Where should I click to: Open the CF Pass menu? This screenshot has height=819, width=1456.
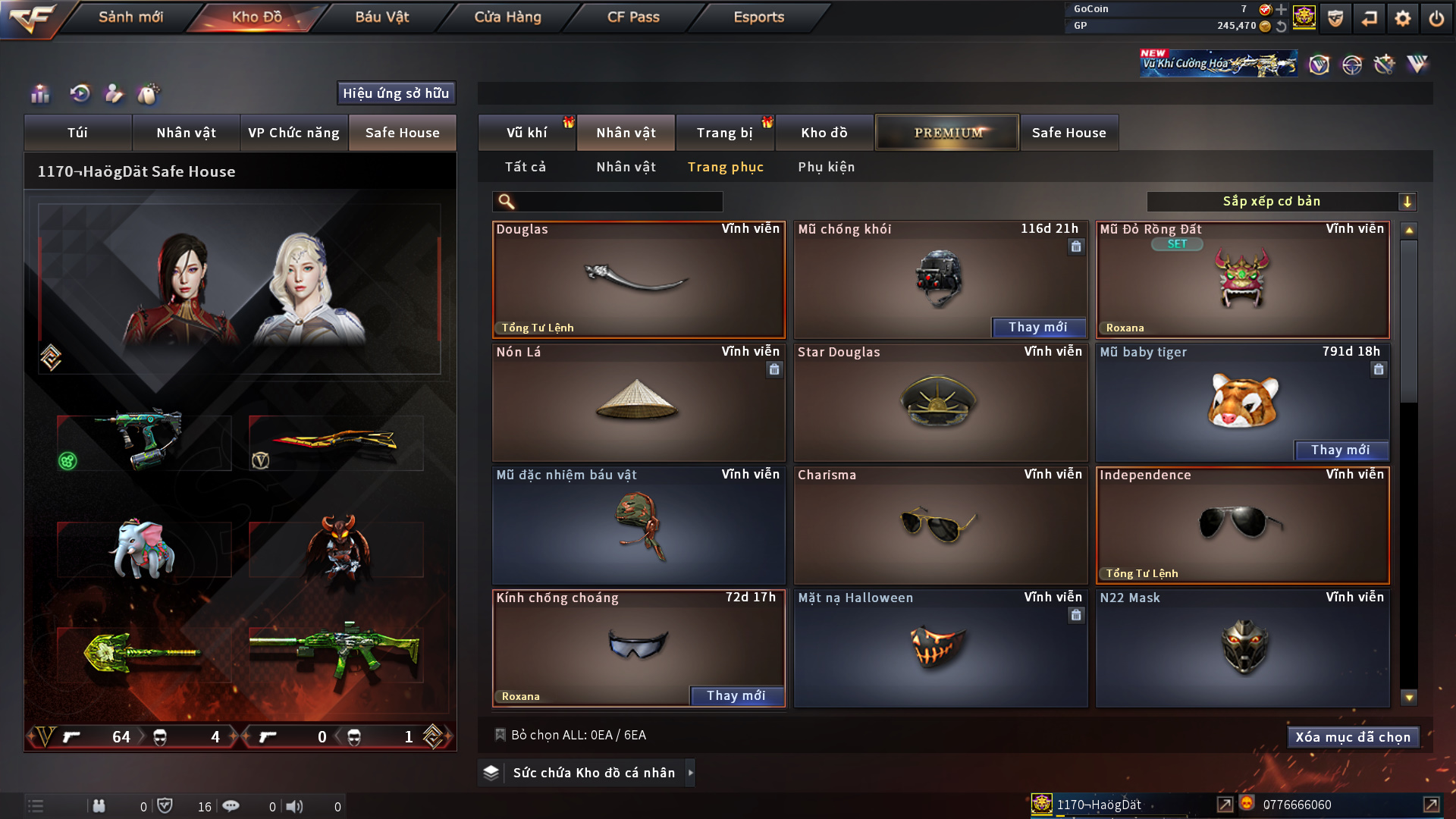pyautogui.click(x=633, y=17)
